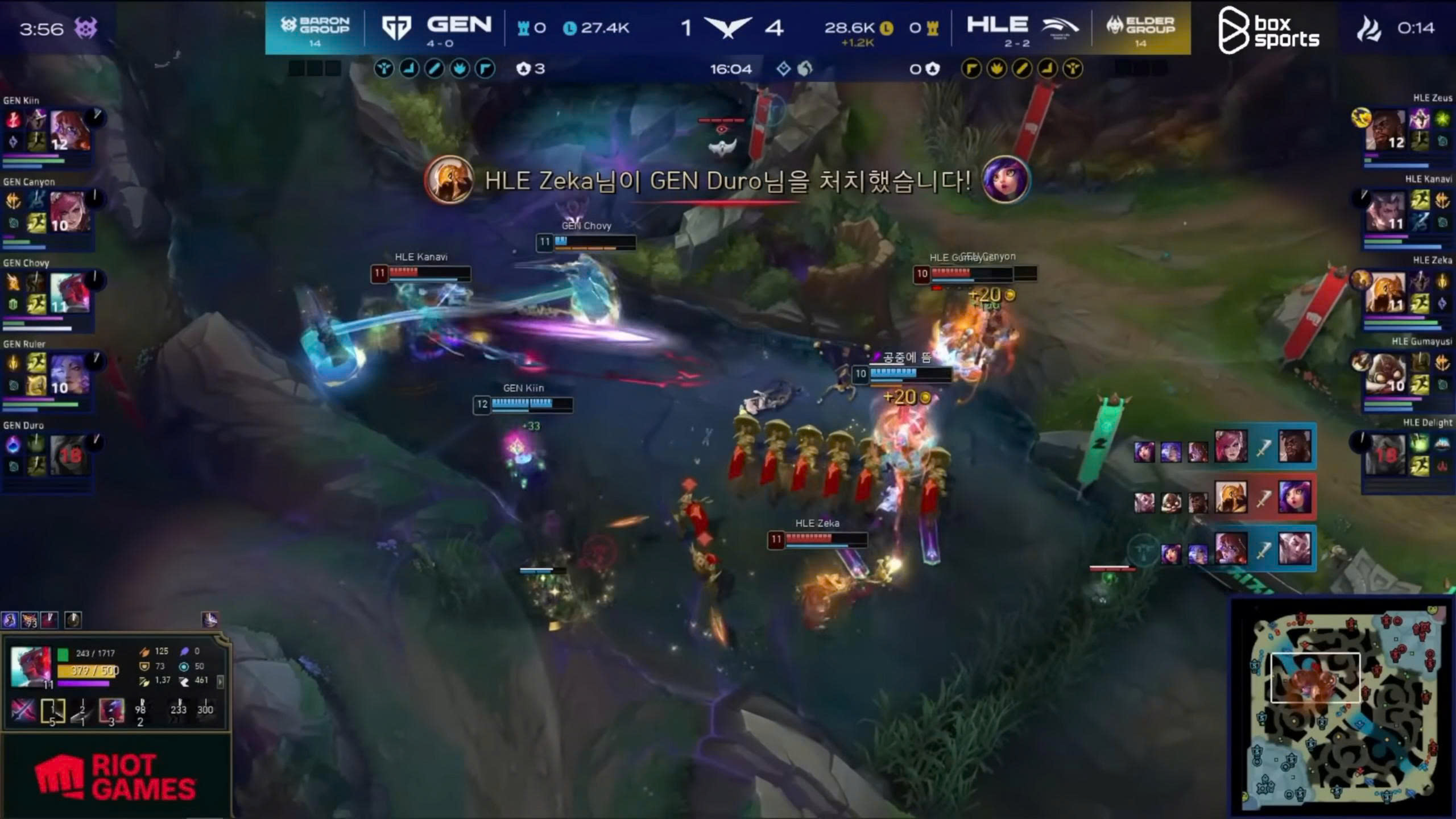Click the selected champion portrait in stats panel

click(x=31, y=667)
